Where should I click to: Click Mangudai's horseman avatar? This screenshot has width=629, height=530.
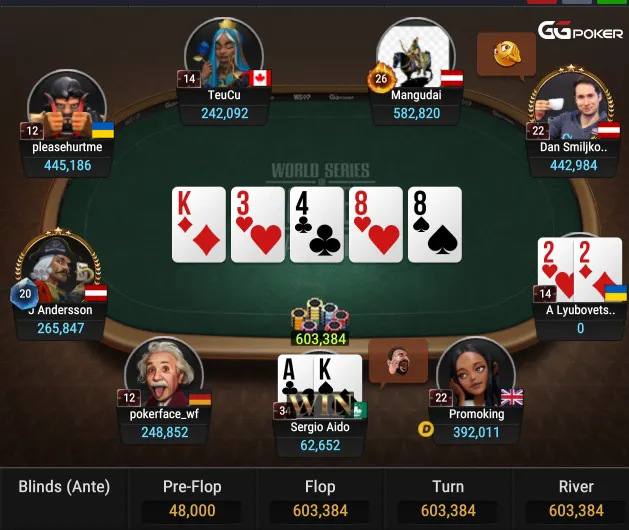[415, 52]
